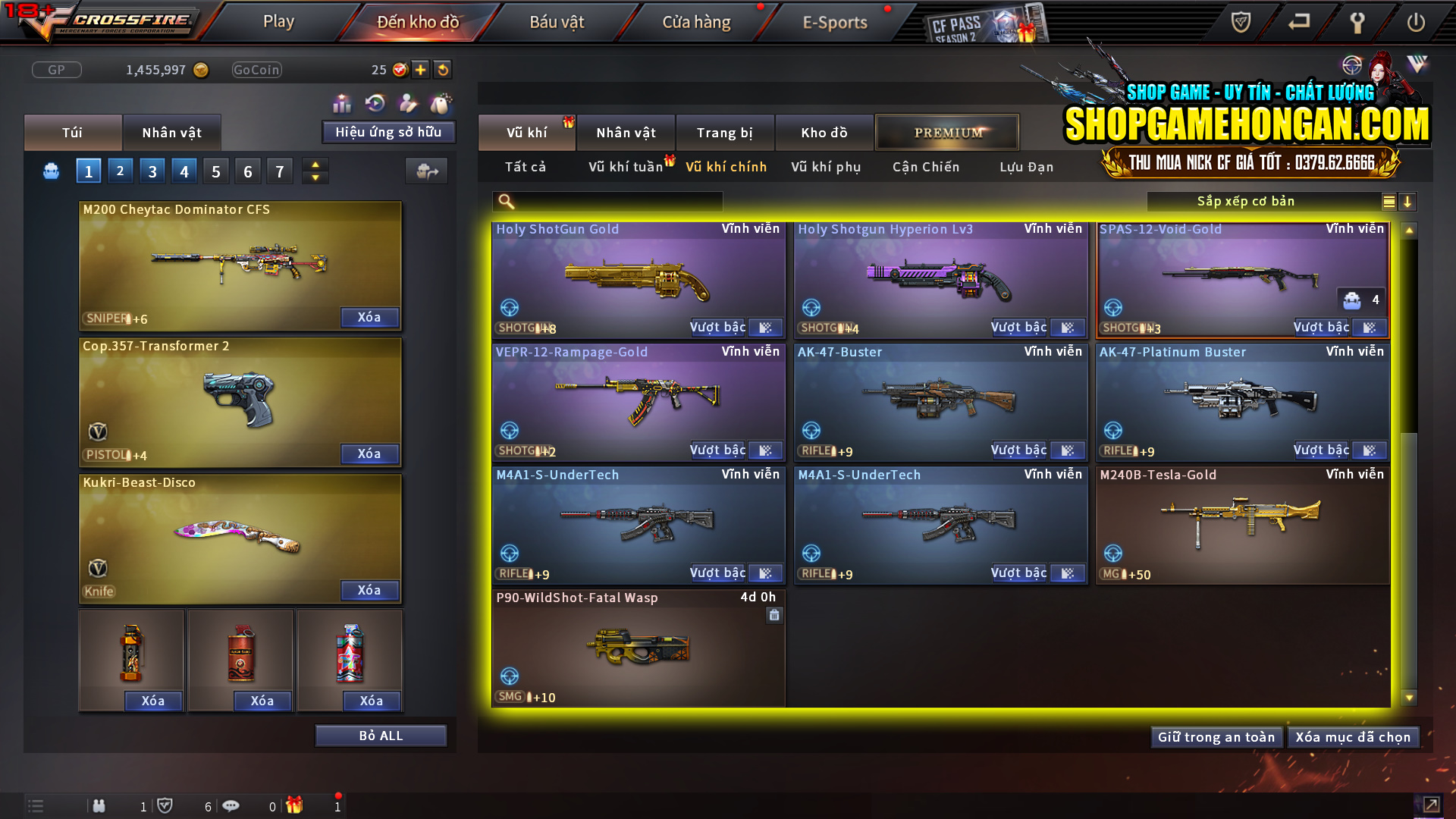The height and width of the screenshot is (819, 1456).
Task: Open the ranking stats icon above inventory
Action: 342,102
